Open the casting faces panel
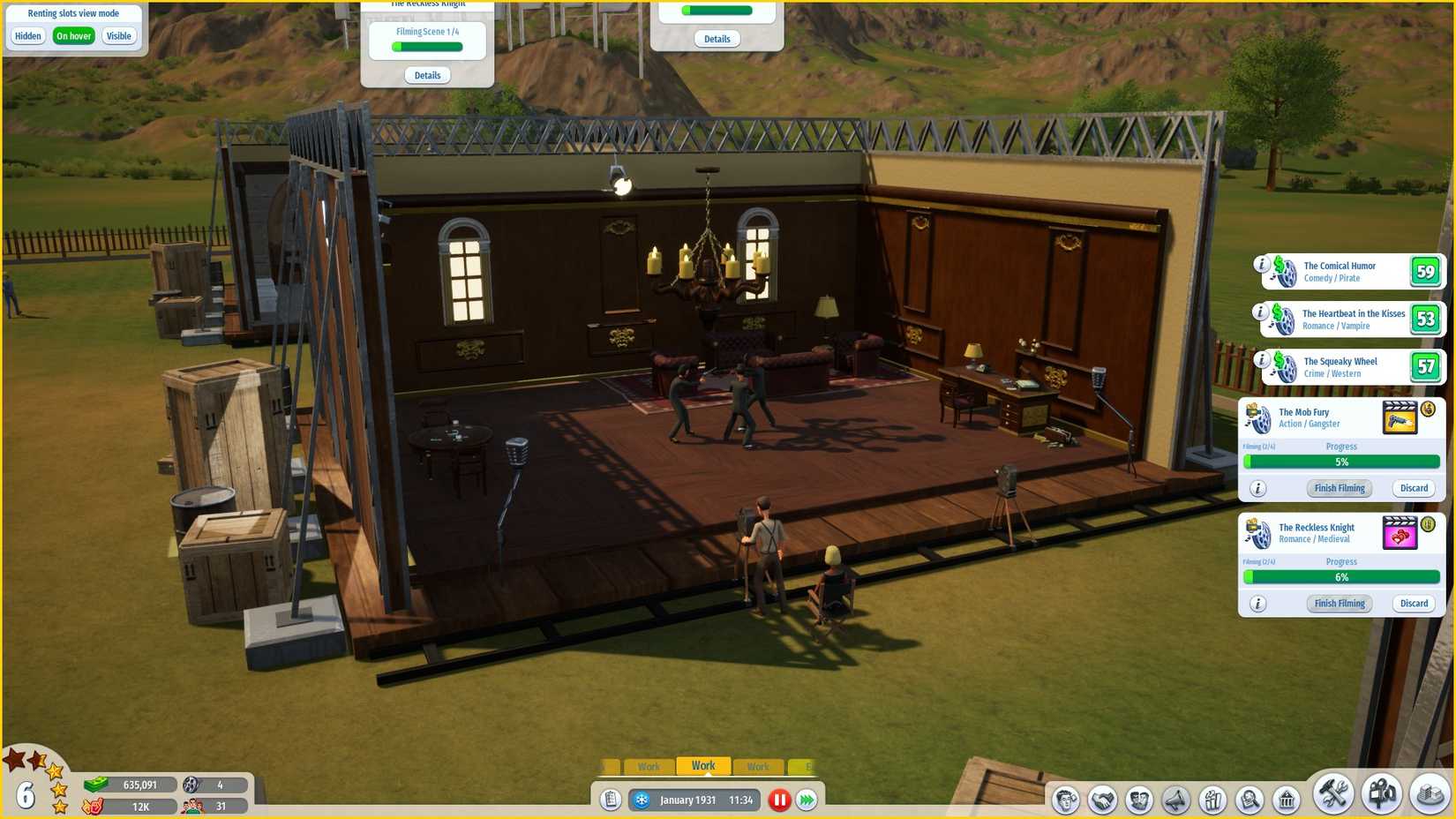The width and height of the screenshot is (1456, 819). pyautogui.click(x=1137, y=800)
